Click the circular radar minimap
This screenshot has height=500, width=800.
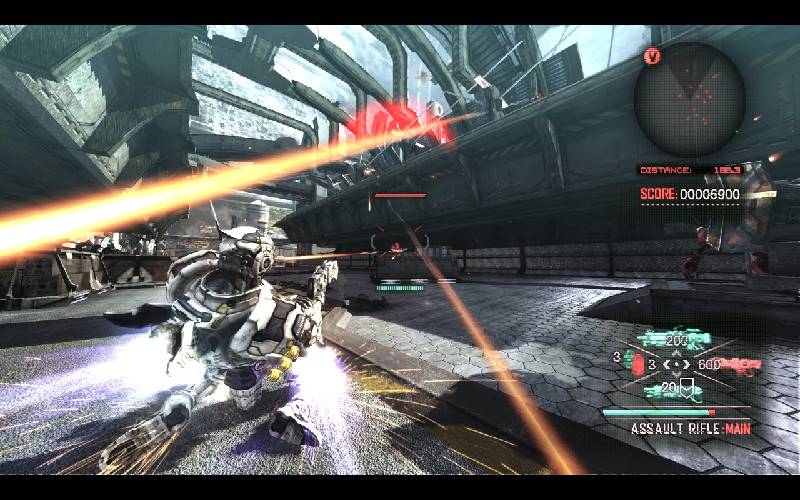pos(690,98)
